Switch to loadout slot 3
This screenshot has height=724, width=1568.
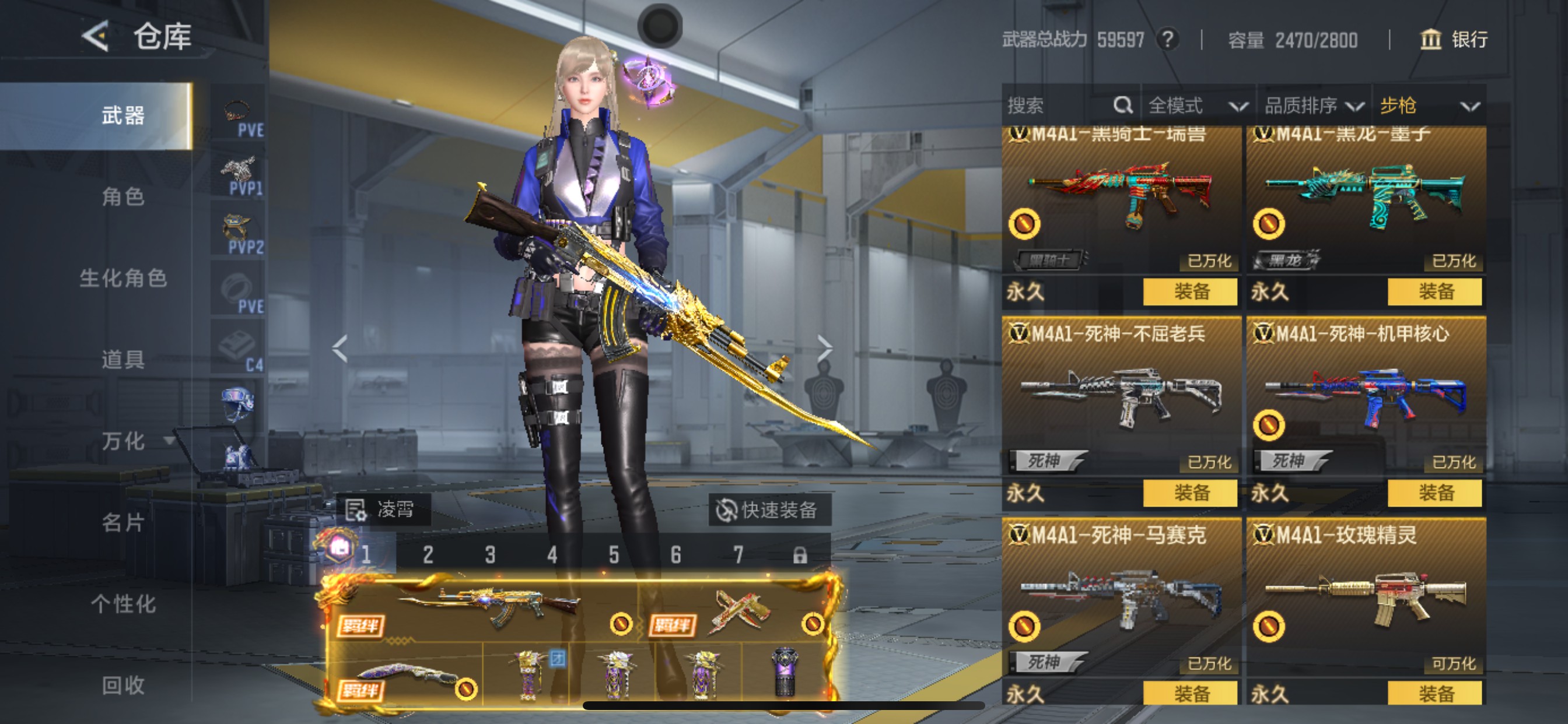point(490,555)
